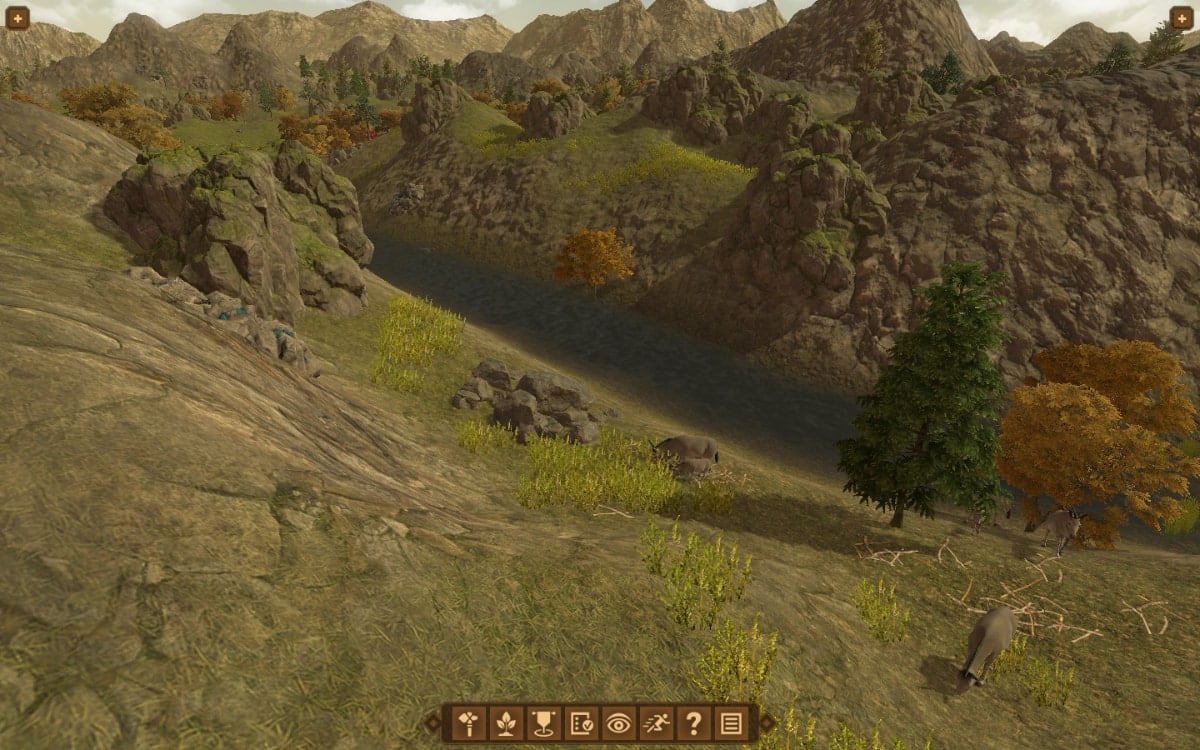
Task: Click the banner waypoint toolbar icon
Action: pos(544,722)
